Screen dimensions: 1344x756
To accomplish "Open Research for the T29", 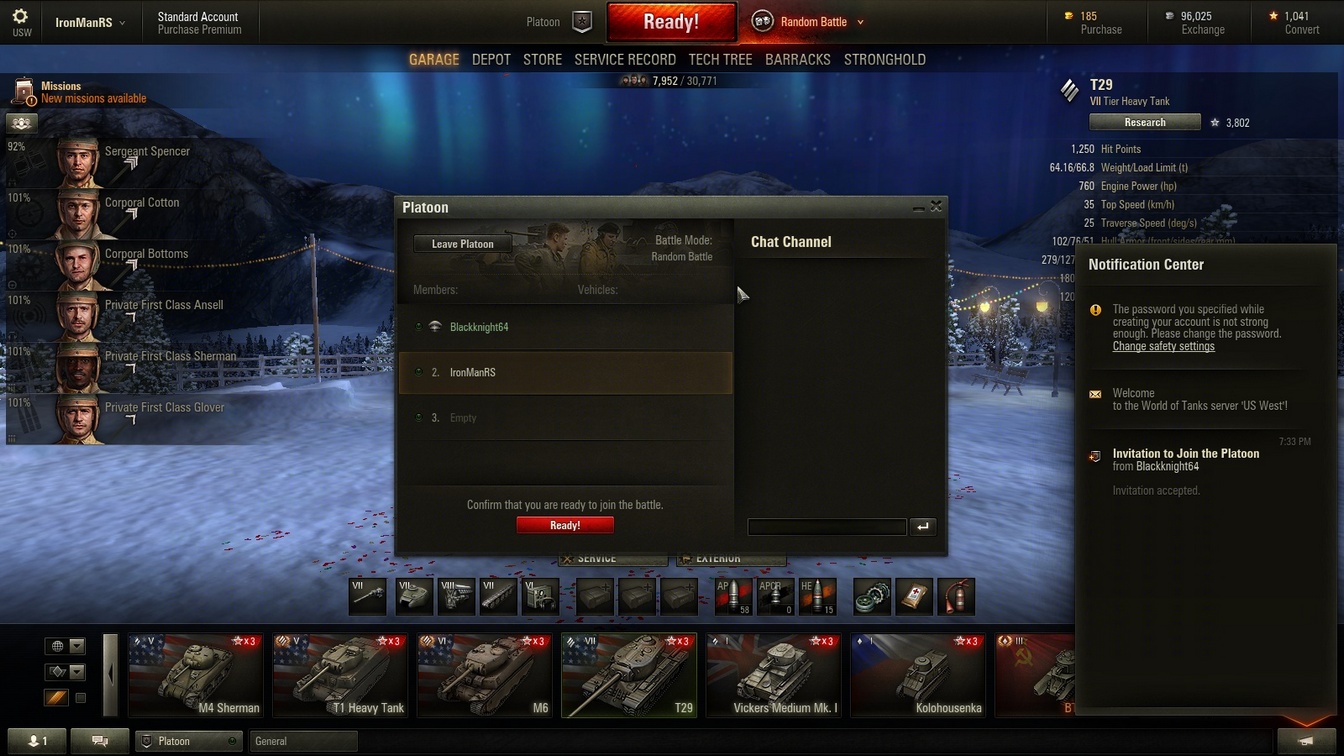I will pyautogui.click(x=1144, y=123).
